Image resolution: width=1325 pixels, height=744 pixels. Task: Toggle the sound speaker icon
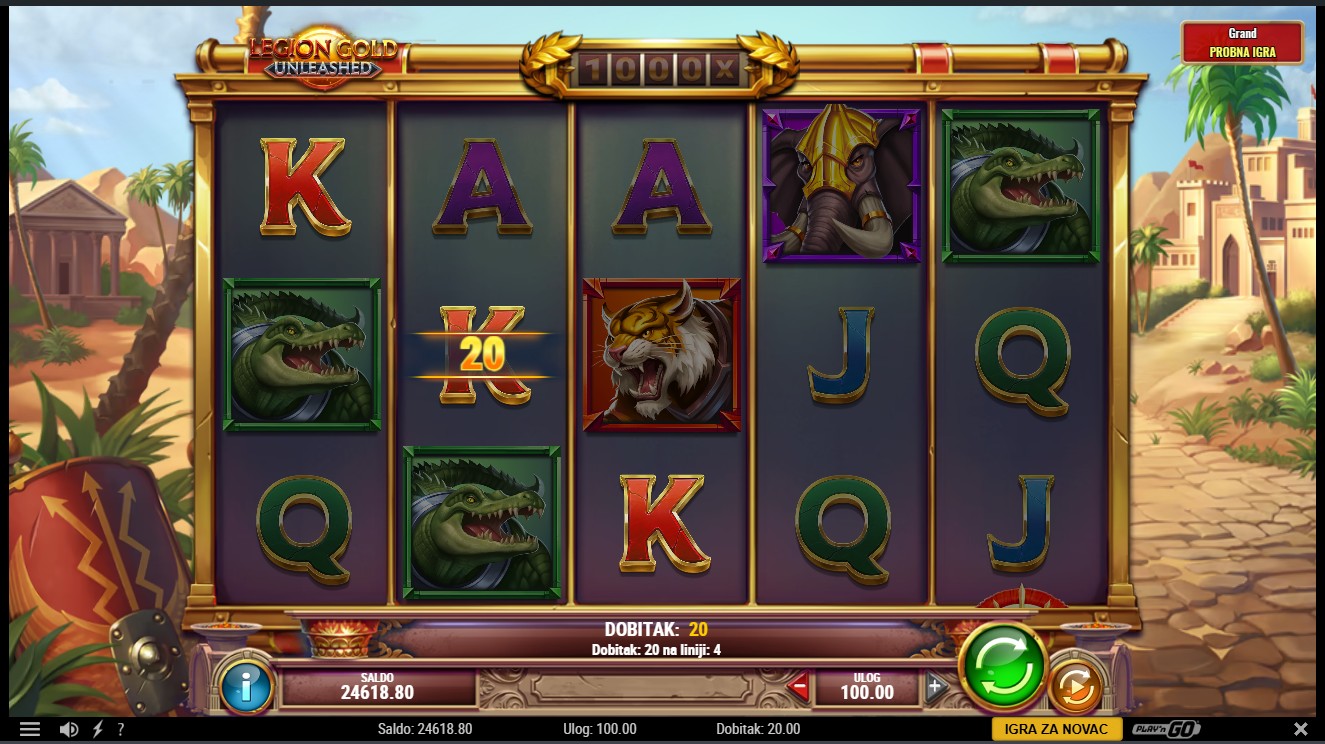pos(69,729)
